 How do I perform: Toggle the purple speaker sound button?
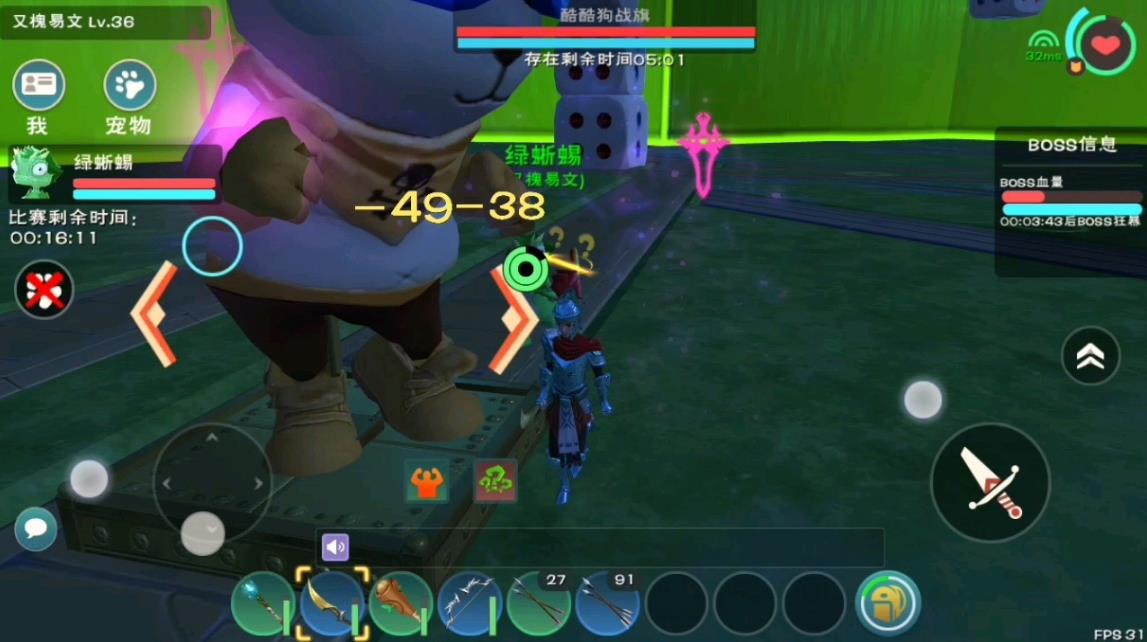(335, 547)
